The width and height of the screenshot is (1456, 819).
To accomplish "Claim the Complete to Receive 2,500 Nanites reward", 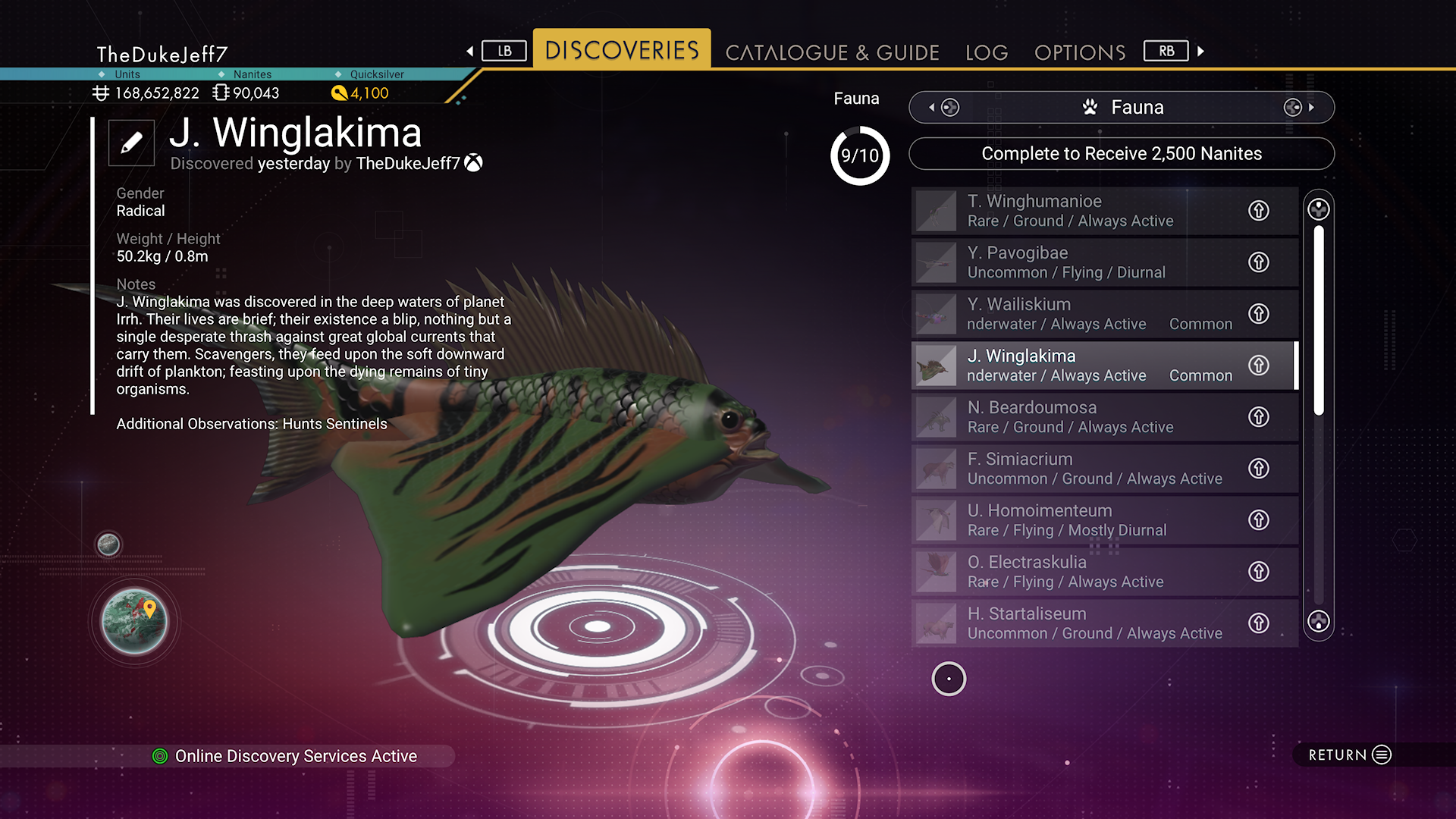I will pyautogui.click(x=1121, y=154).
